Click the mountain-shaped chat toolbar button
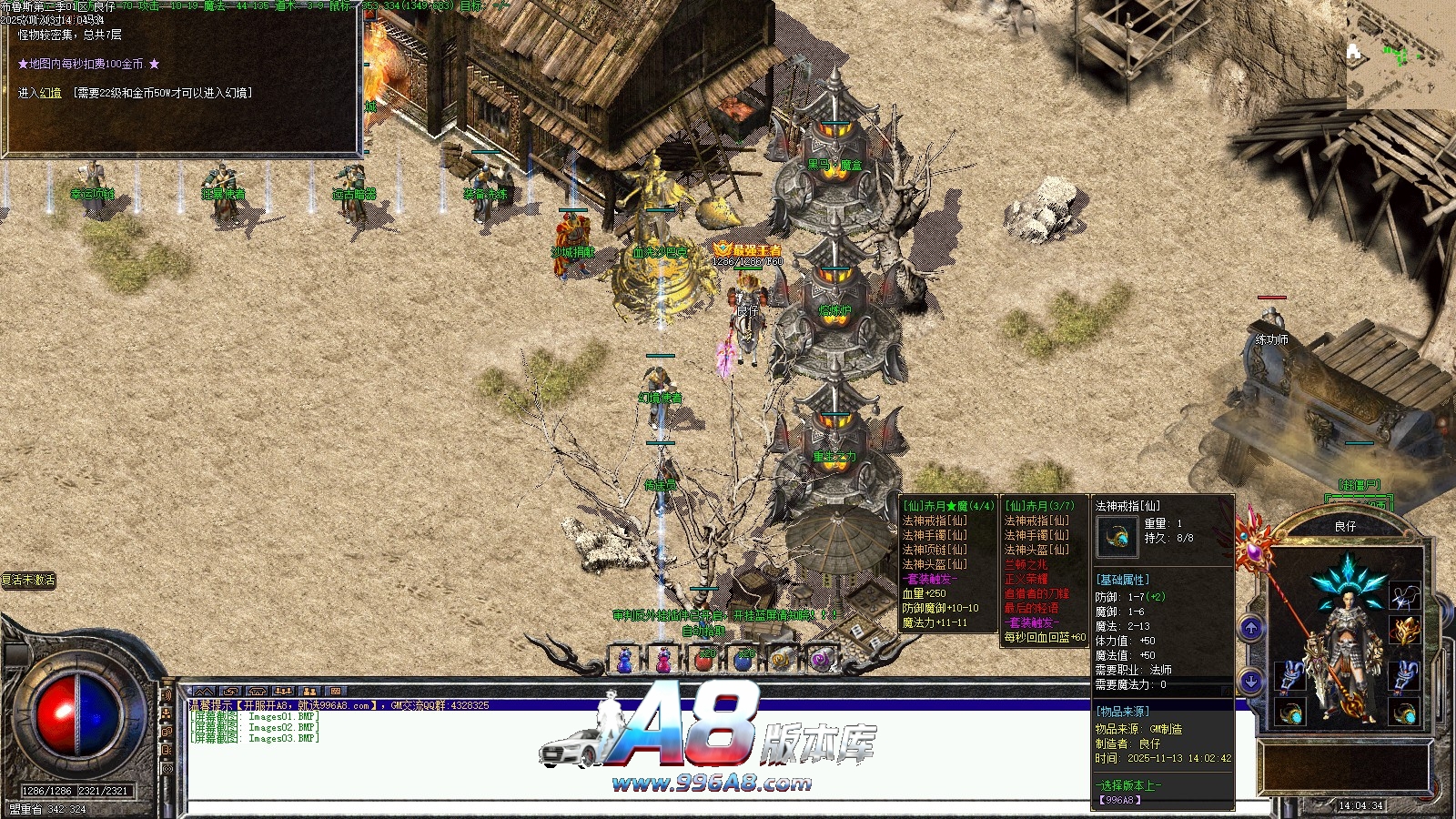This screenshot has height=819, width=1456. pos(204,692)
